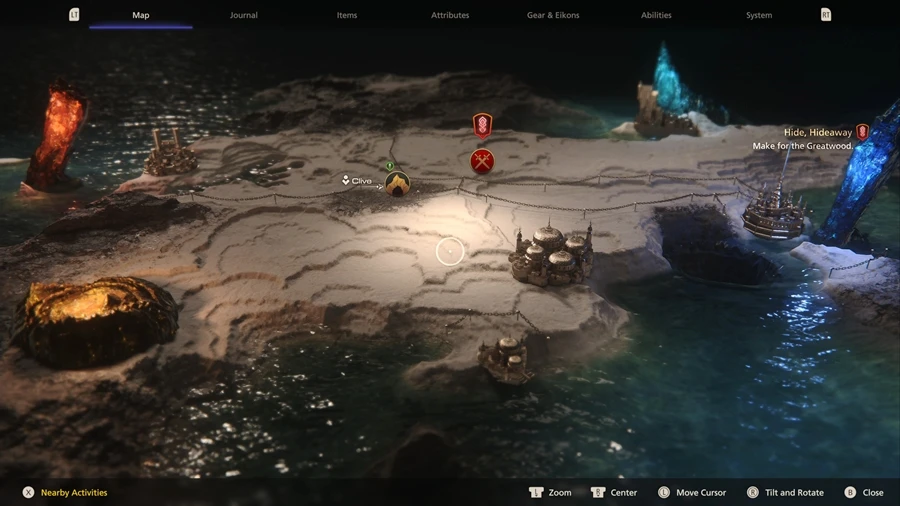
Task: Switch to the Abilities tab
Action: click(656, 15)
